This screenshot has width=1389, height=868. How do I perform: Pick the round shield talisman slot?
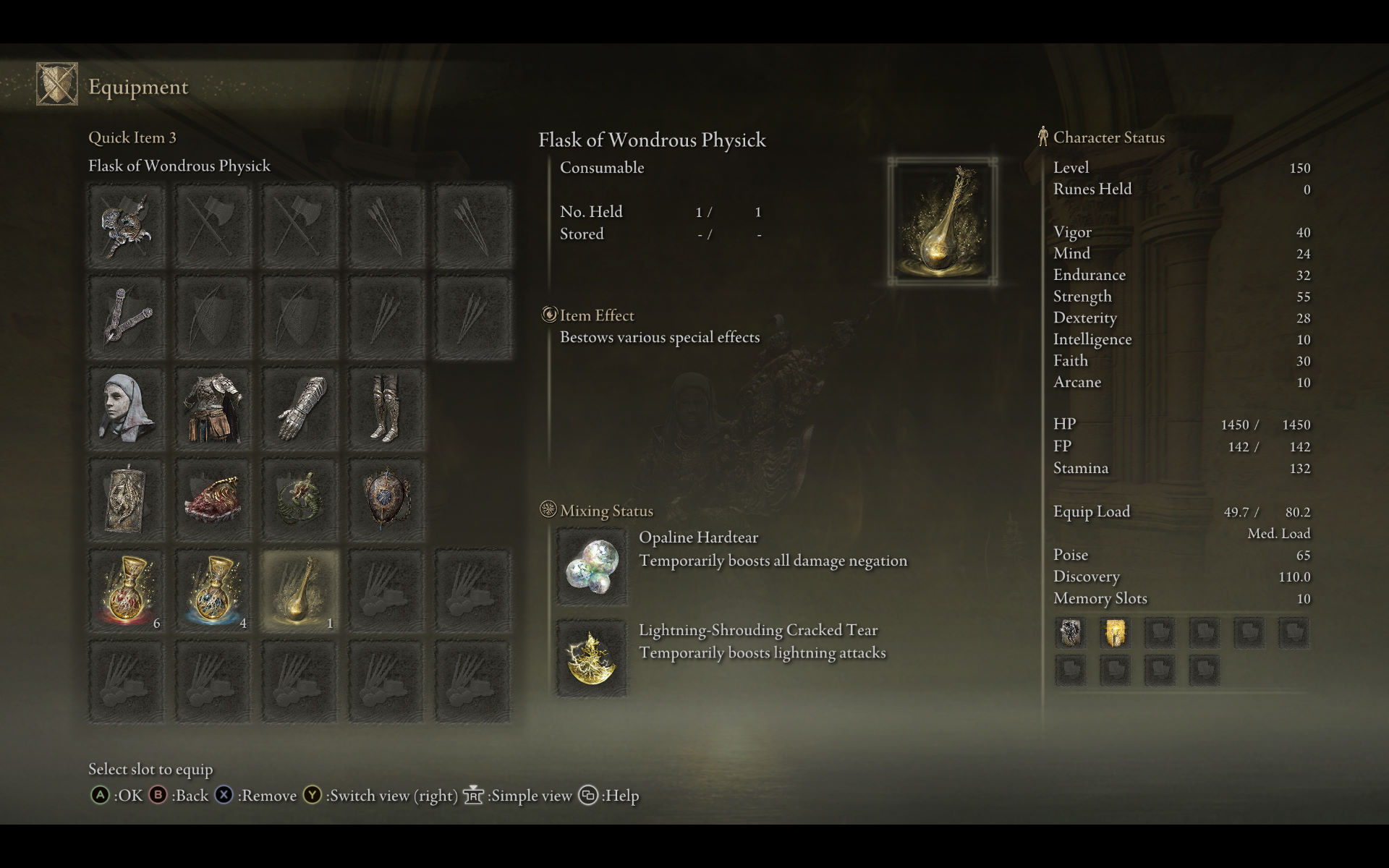(x=386, y=500)
